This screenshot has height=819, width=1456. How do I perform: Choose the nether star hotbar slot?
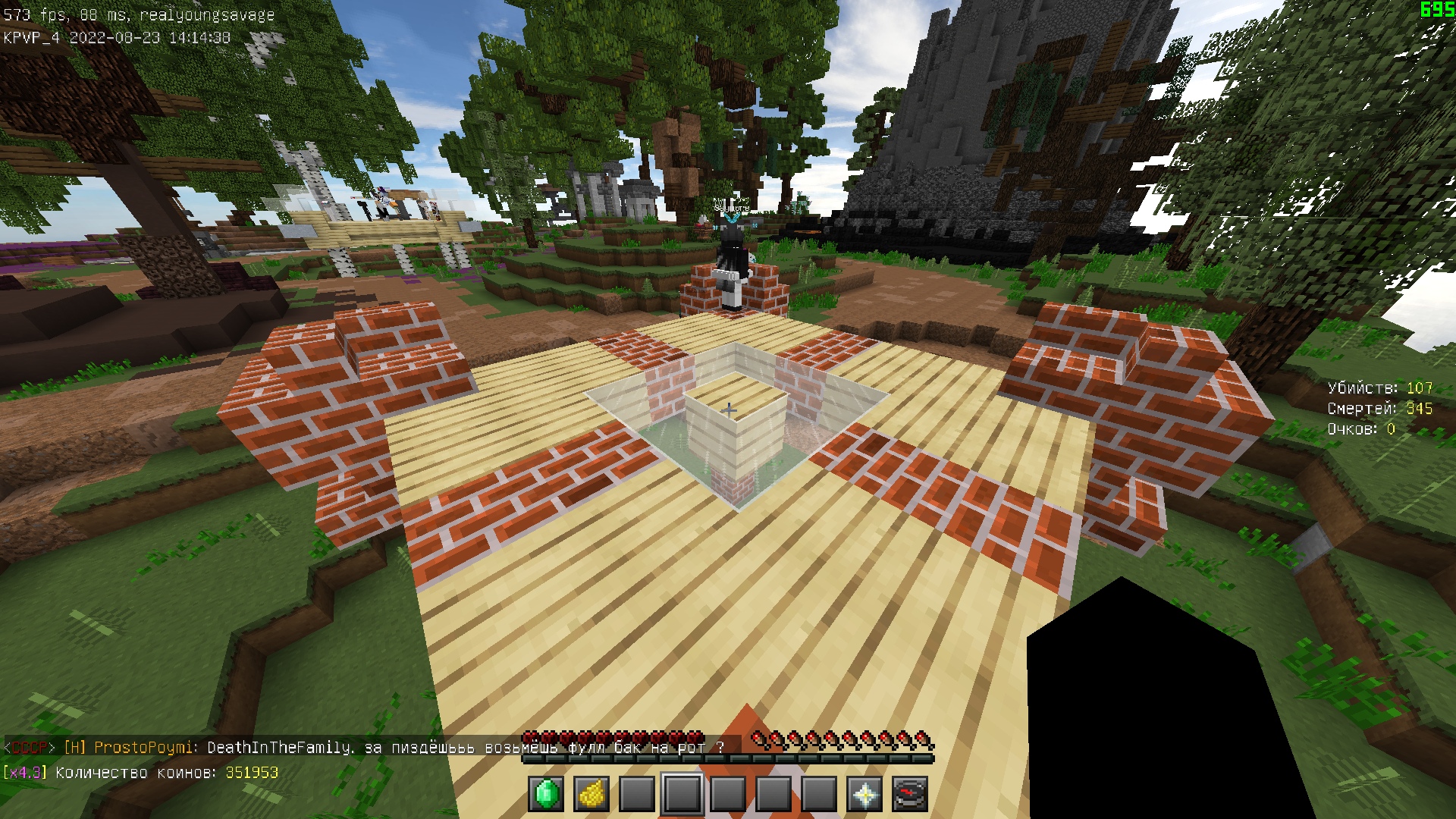coord(864,794)
